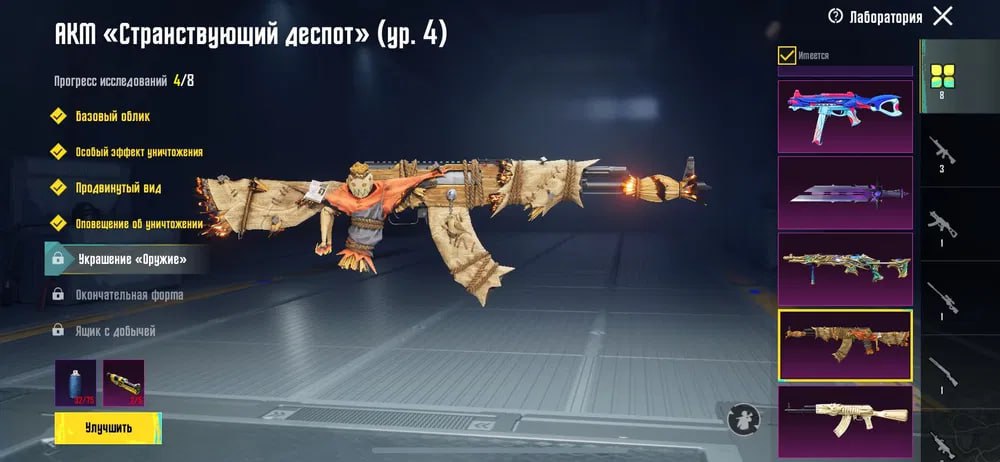Select the blue and pink SMG skin
1000x462 pixels.
pyautogui.click(x=845, y=115)
